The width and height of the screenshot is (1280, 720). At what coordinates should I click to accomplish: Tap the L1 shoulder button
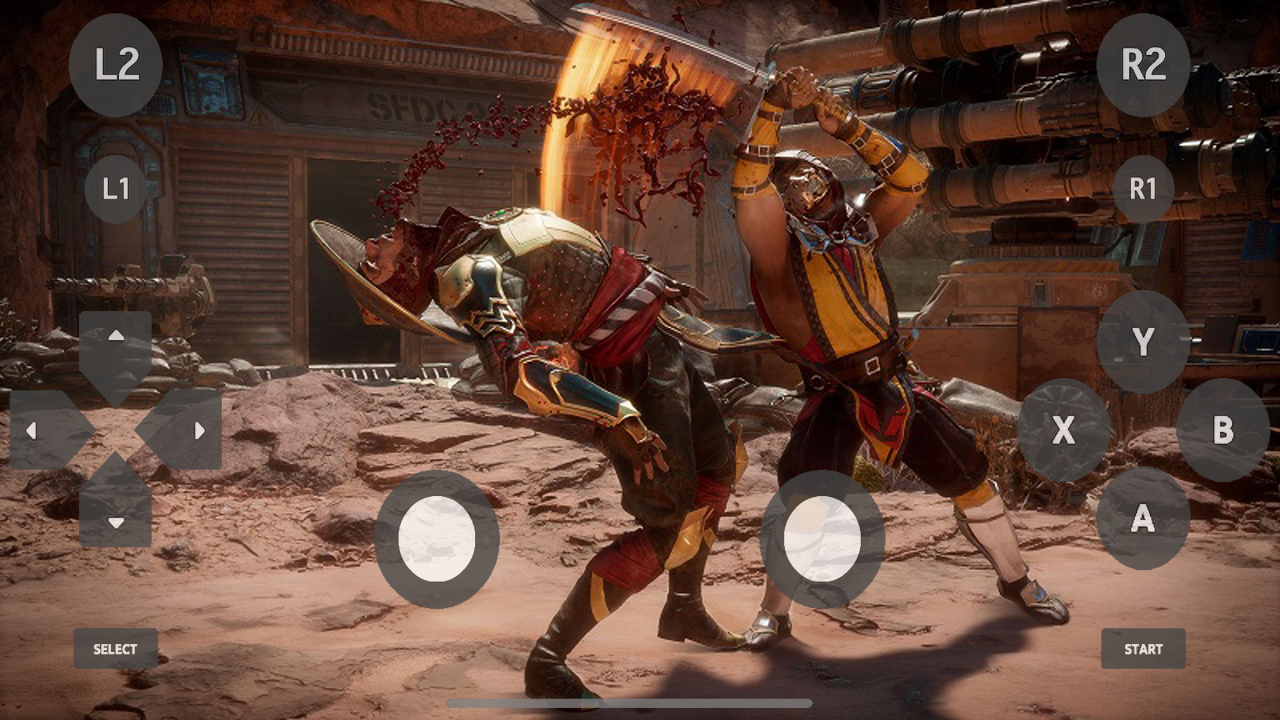point(116,189)
